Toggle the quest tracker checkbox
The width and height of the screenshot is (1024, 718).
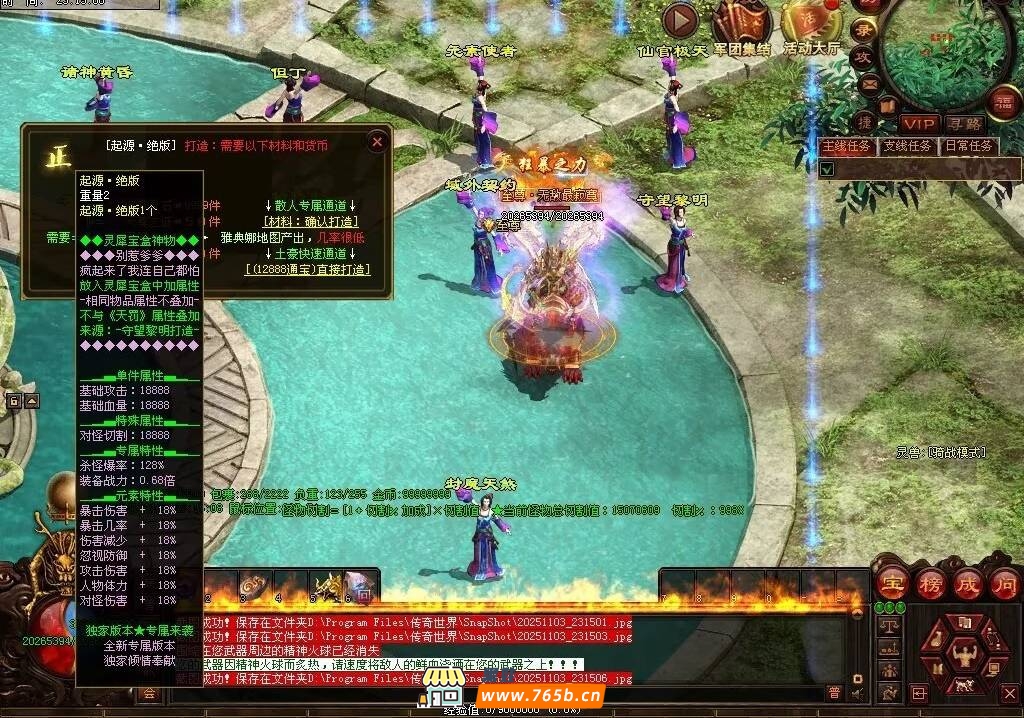827,169
